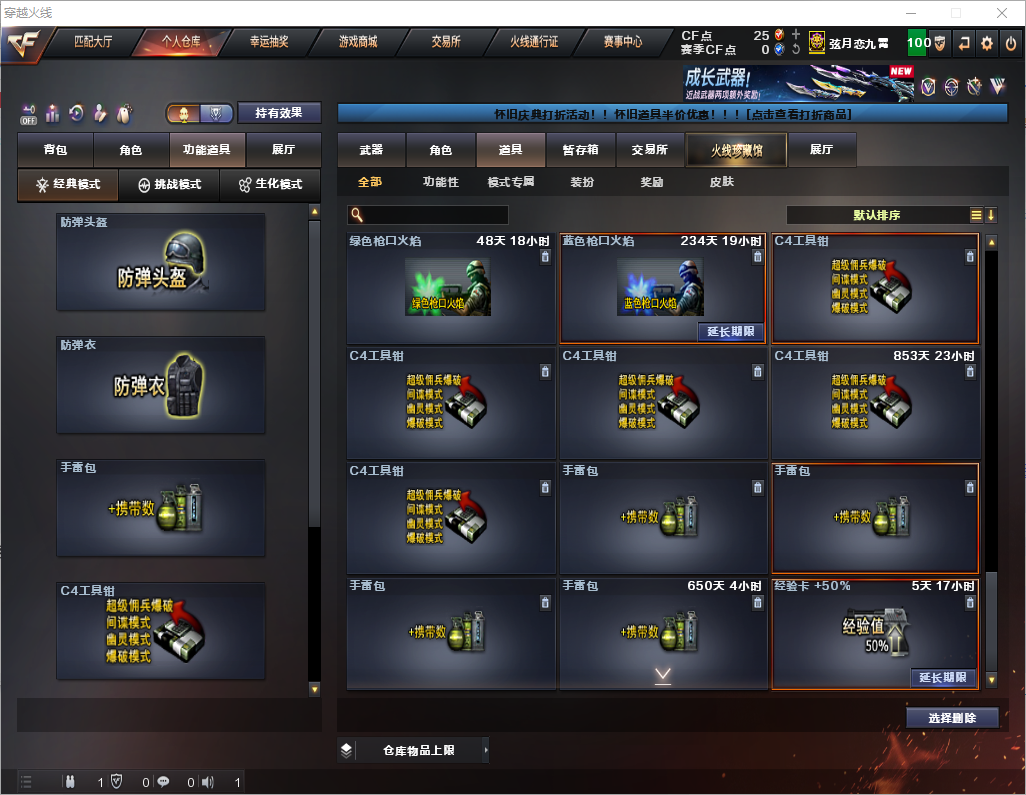Open the 默认排序 sort dropdown

click(877, 215)
